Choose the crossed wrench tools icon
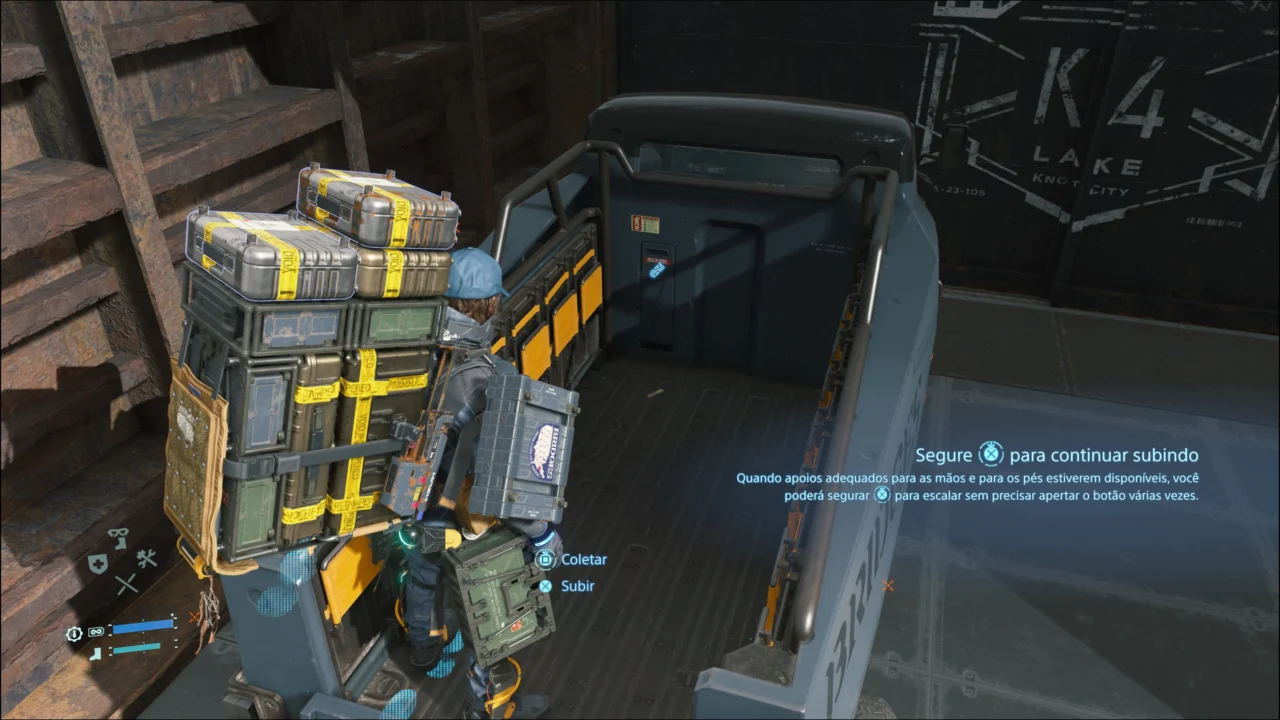 click(x=147, y=560)
